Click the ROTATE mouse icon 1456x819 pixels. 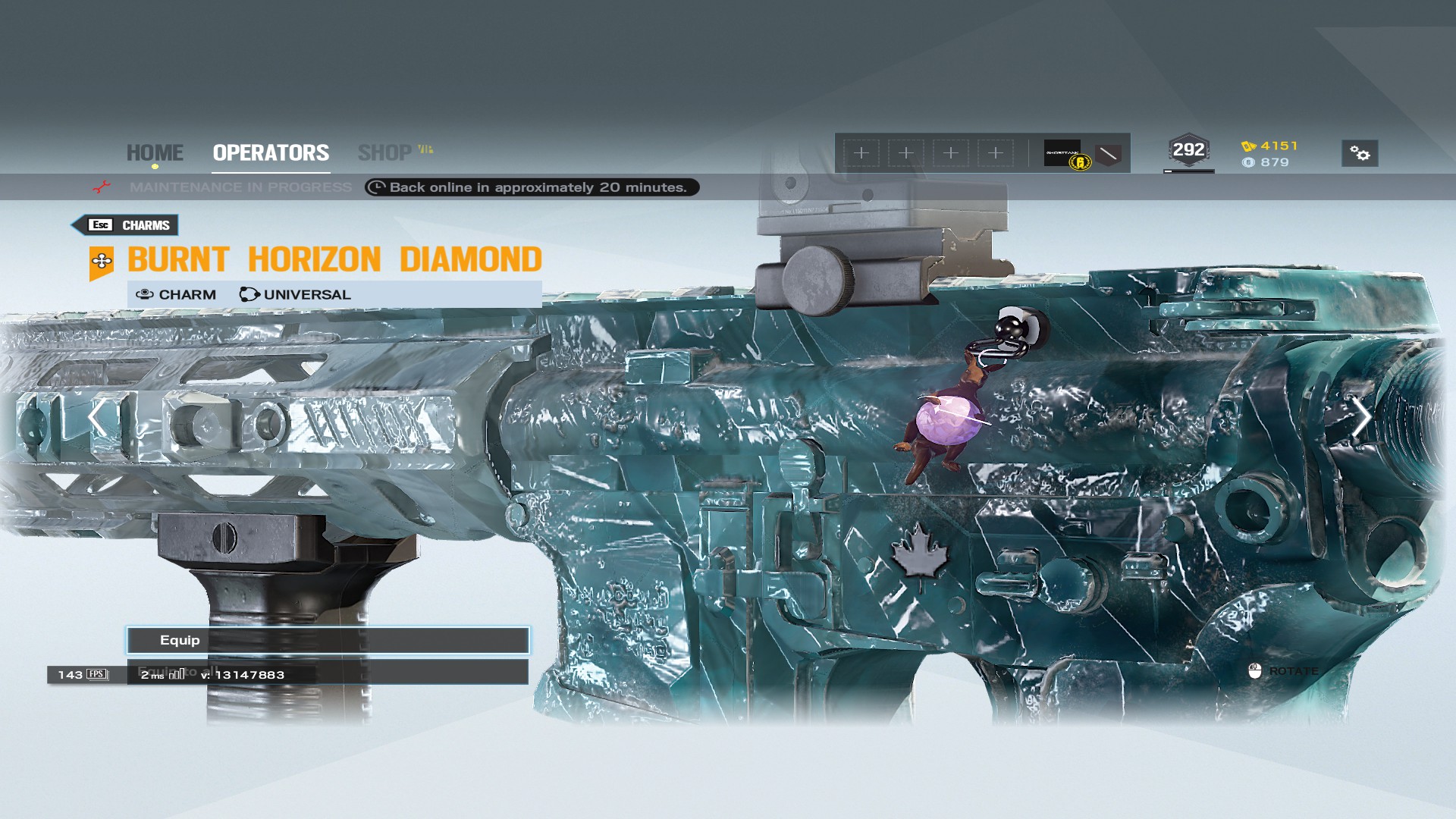coord(1257,670)
